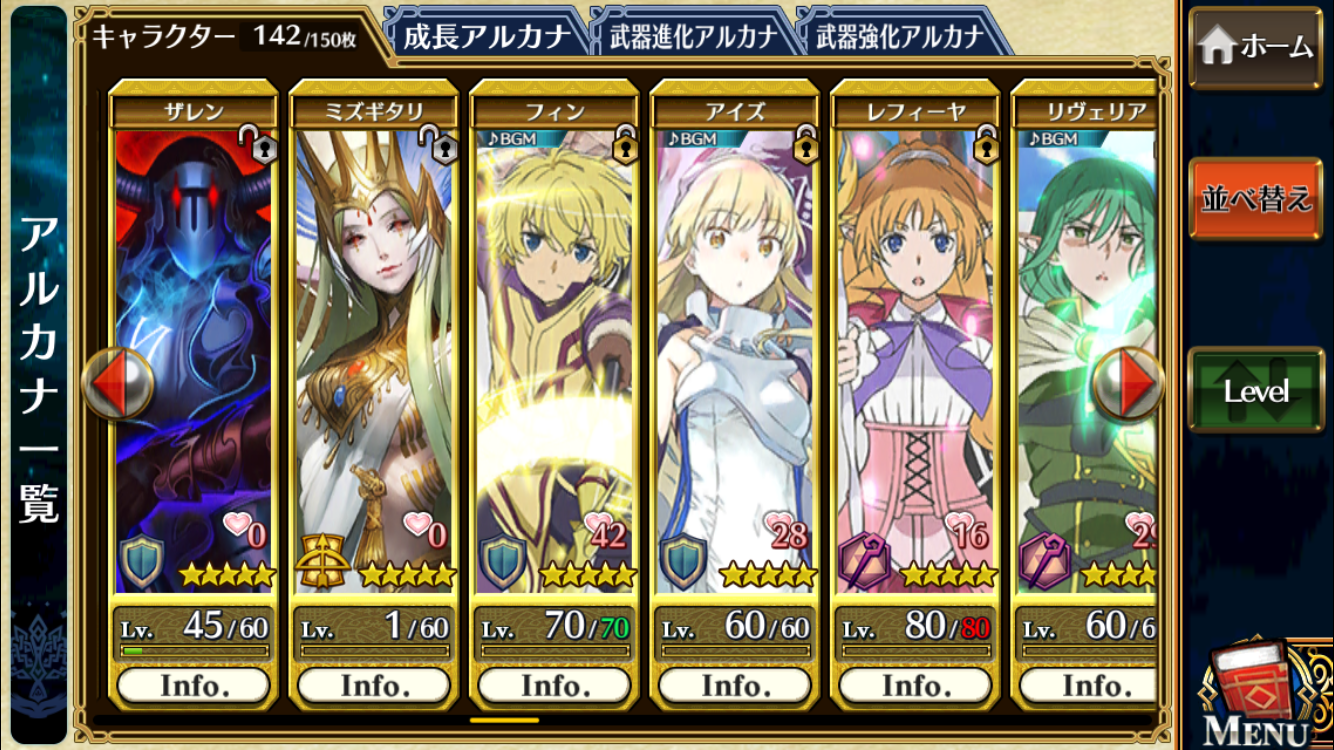Viewport: 1334px width, 750px height.
Task: Open the ホーム home button
Action: point(1255,47)
